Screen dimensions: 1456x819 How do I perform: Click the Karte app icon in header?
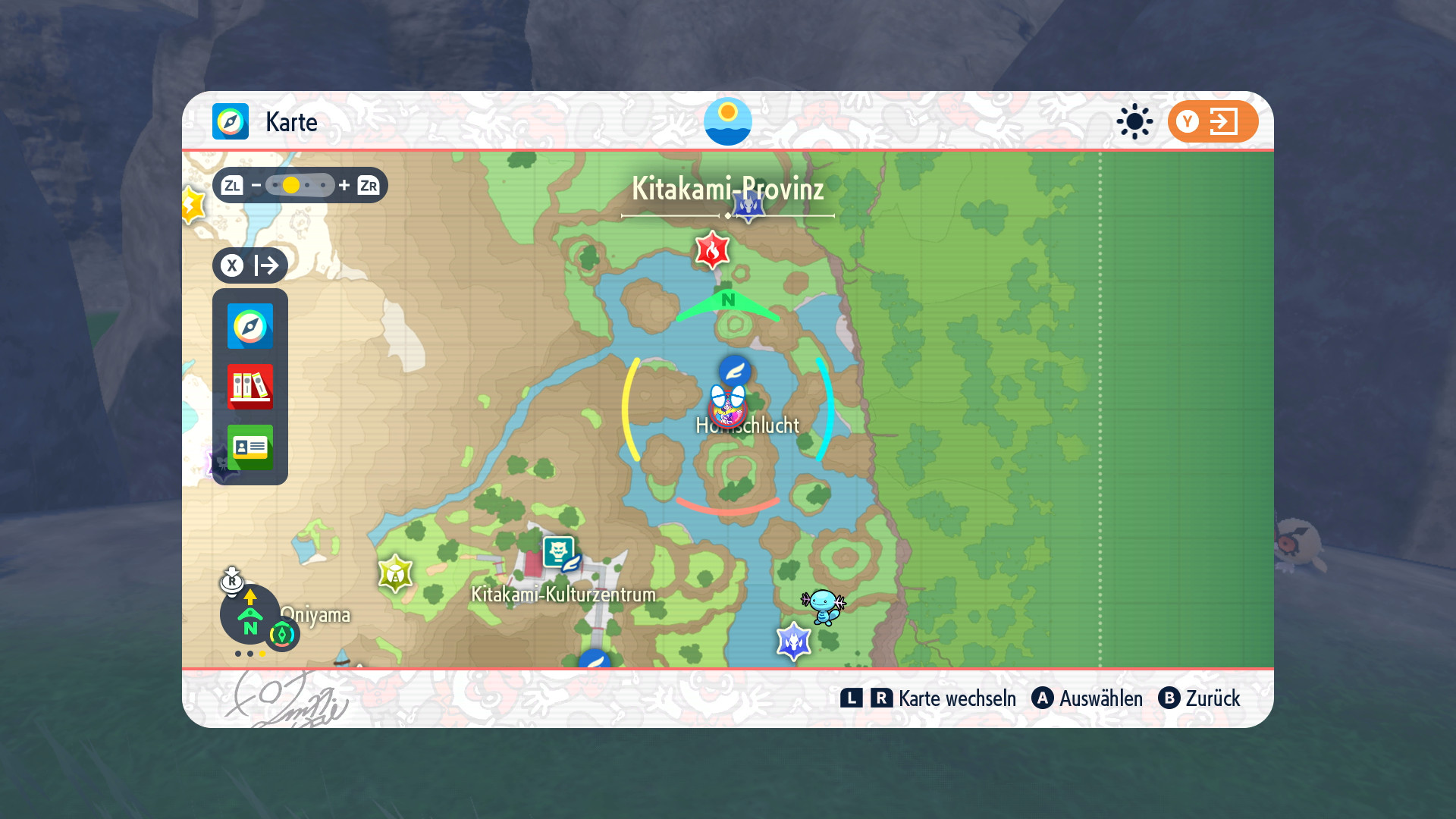[231, 121]
